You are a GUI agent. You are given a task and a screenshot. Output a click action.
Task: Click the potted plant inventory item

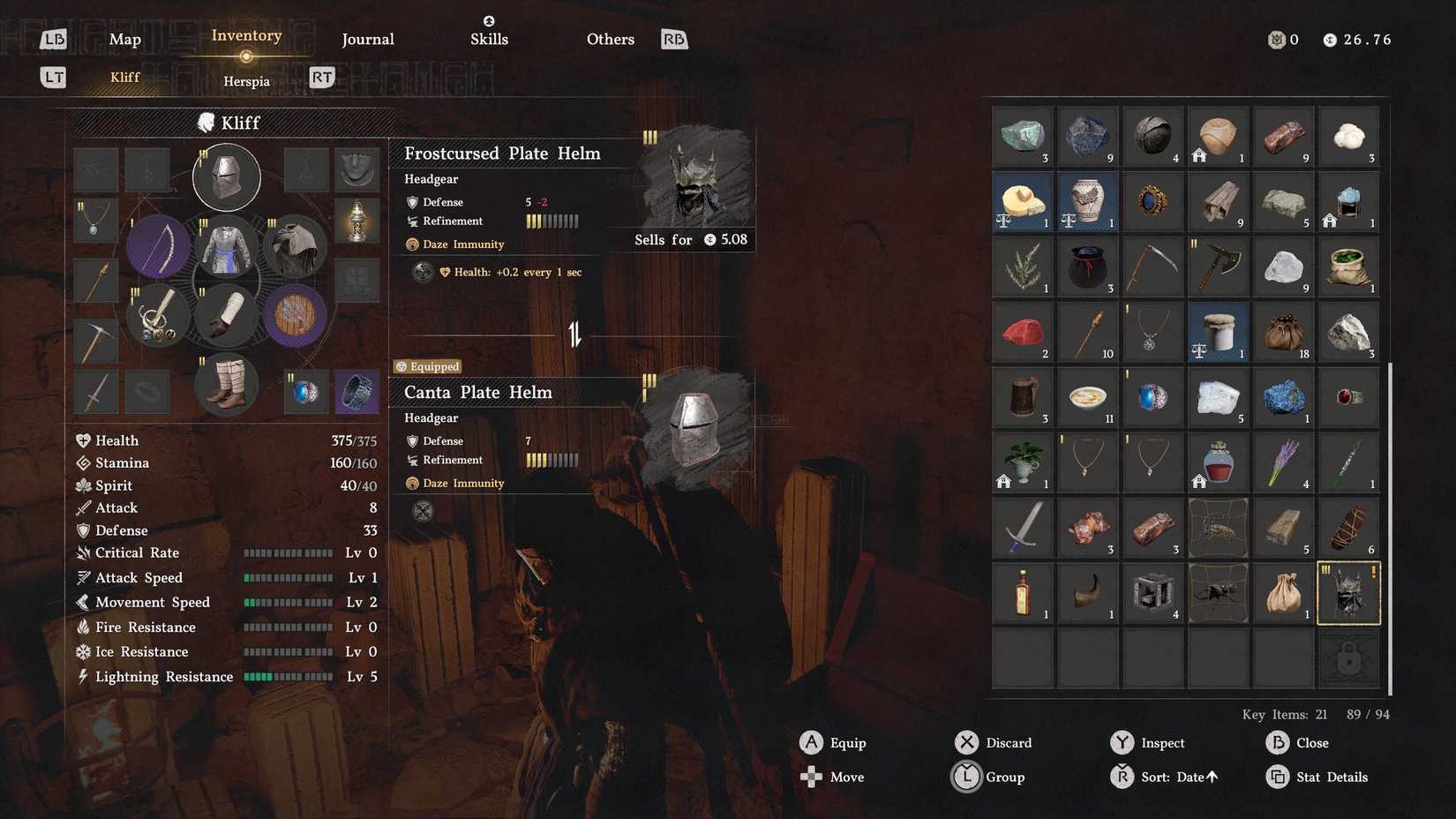coord(1022,462)
